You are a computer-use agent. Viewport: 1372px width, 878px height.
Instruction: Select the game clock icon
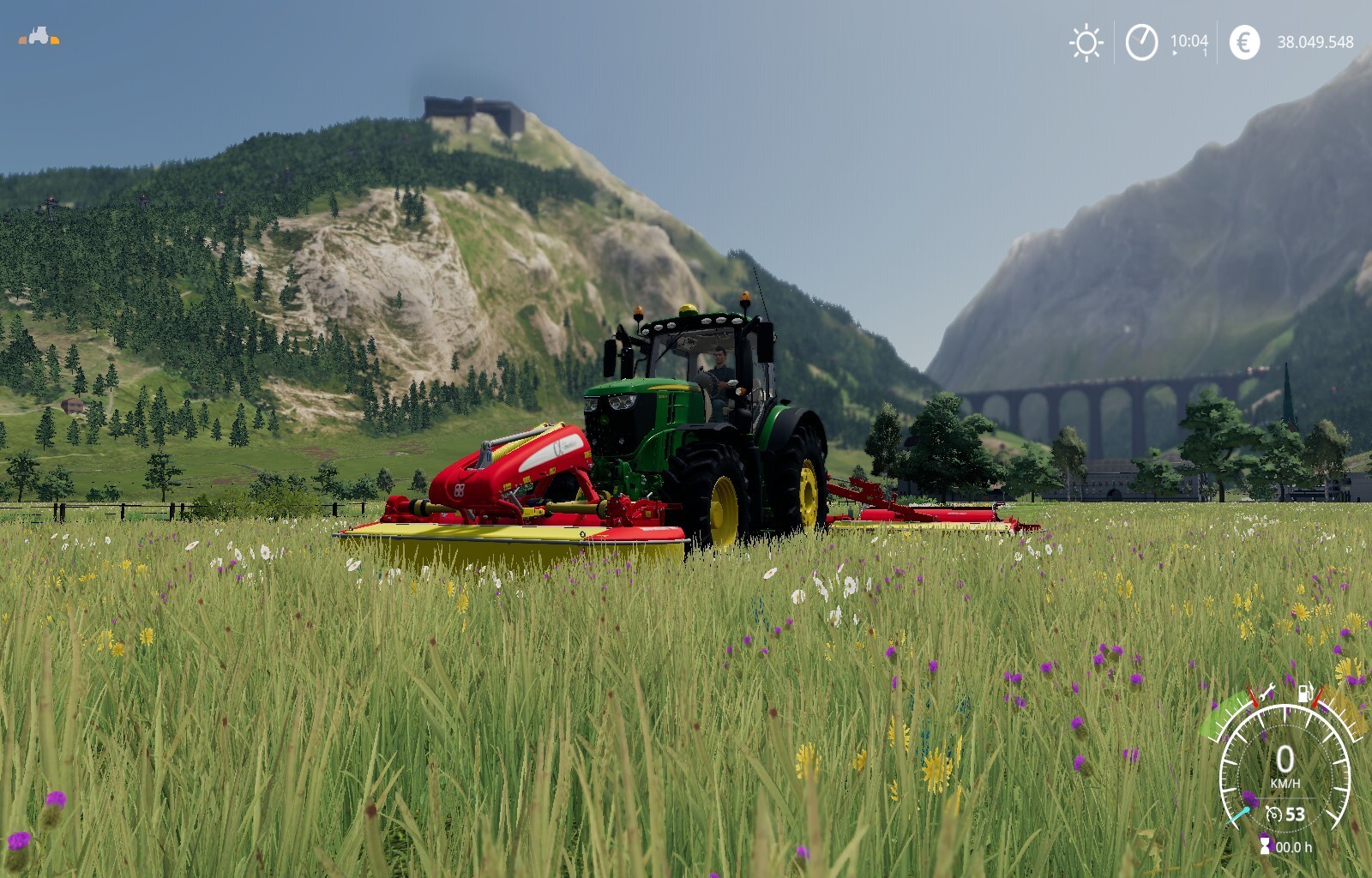point(1141,42)
